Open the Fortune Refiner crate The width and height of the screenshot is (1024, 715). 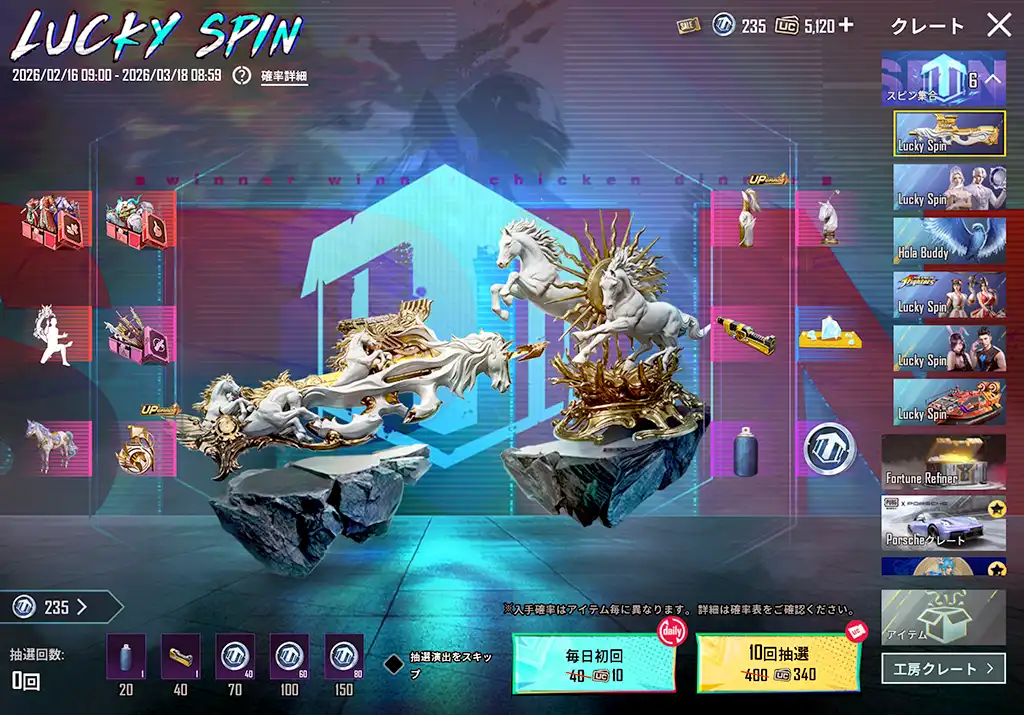pyautogui.click(x=944, y=461)
